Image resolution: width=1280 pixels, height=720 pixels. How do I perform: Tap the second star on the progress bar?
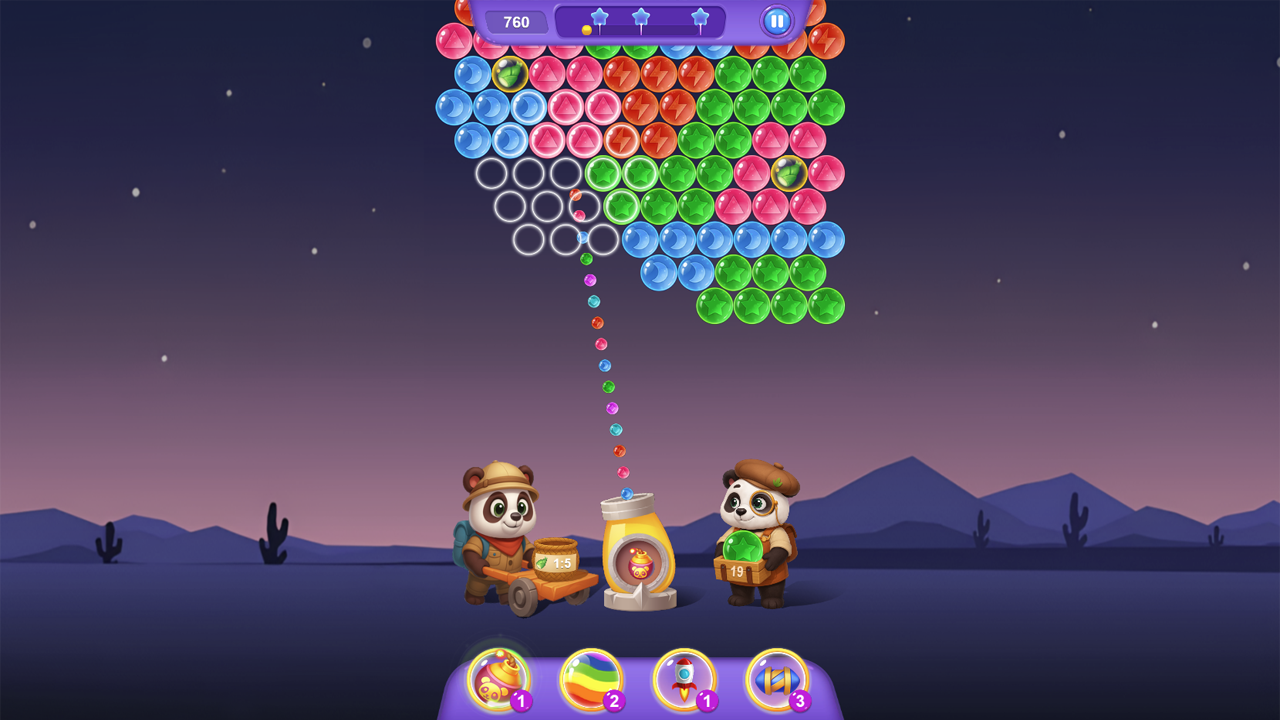pyautogui.click(x=640, y=16)
